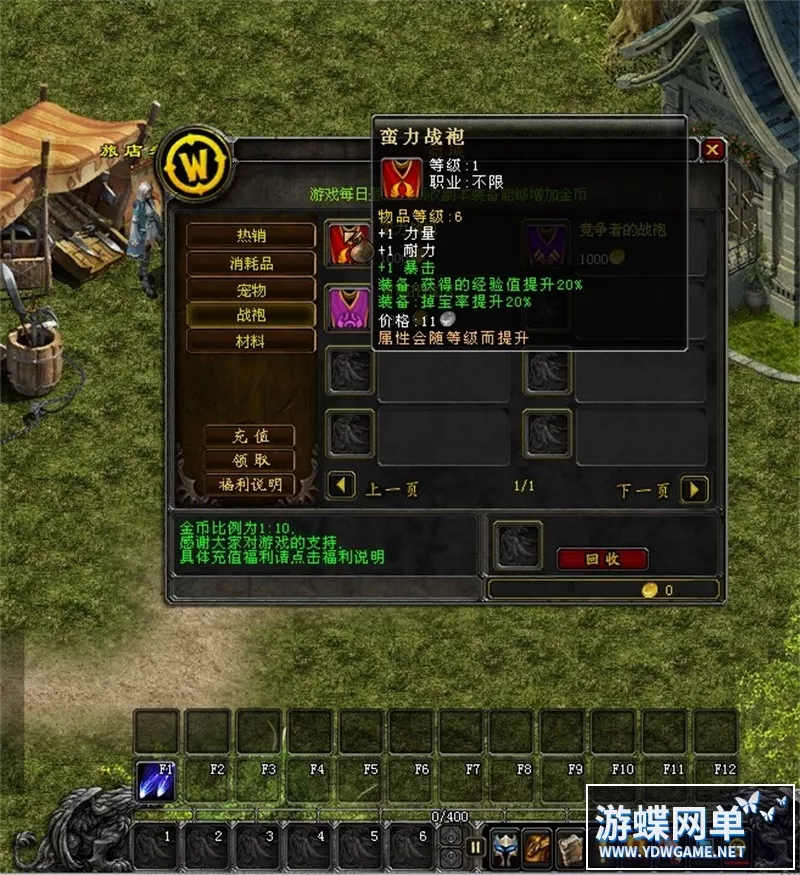
Task: Select the 战袍 tabard category
Action: click(251, 315)
